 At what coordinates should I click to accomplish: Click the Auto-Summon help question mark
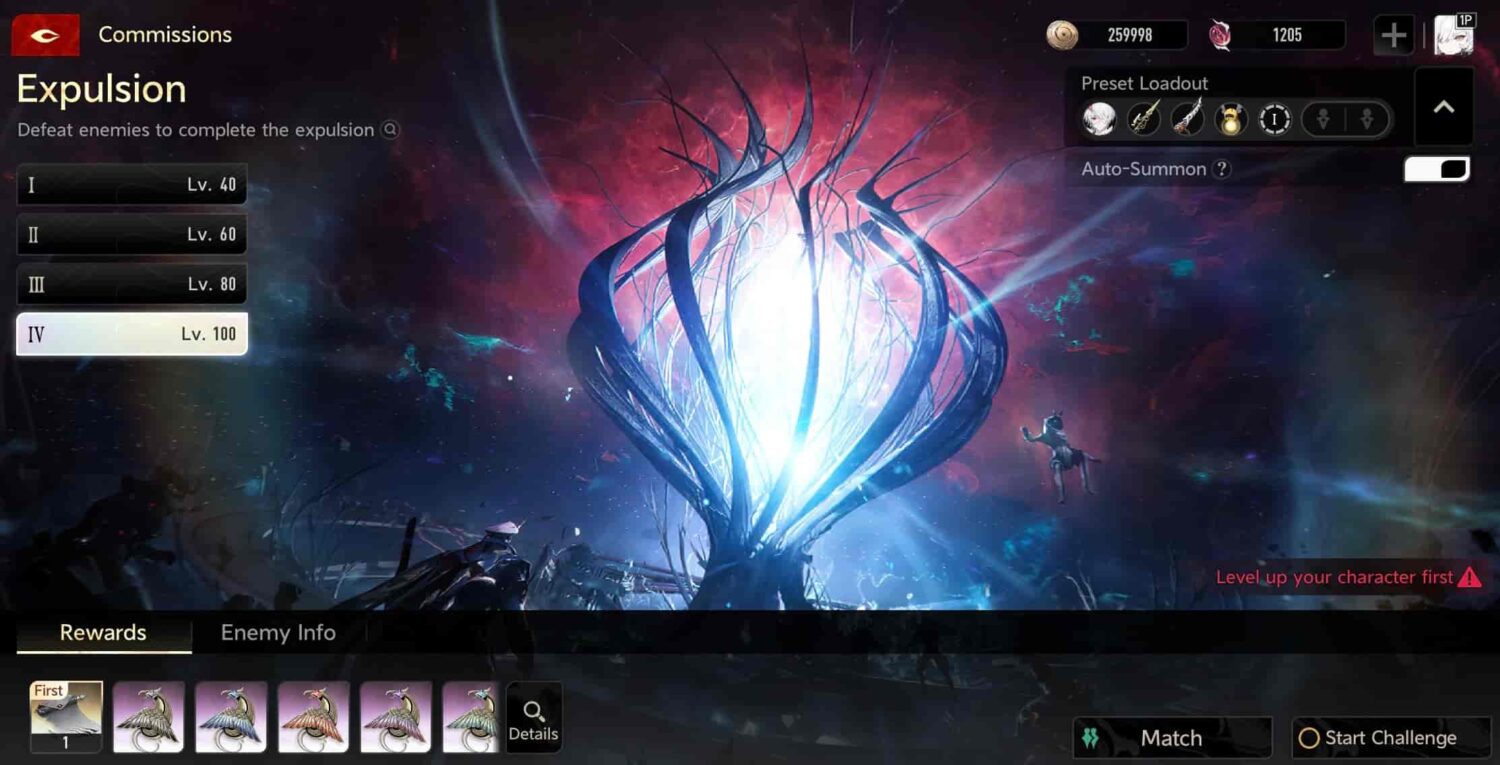(1222, 169)
